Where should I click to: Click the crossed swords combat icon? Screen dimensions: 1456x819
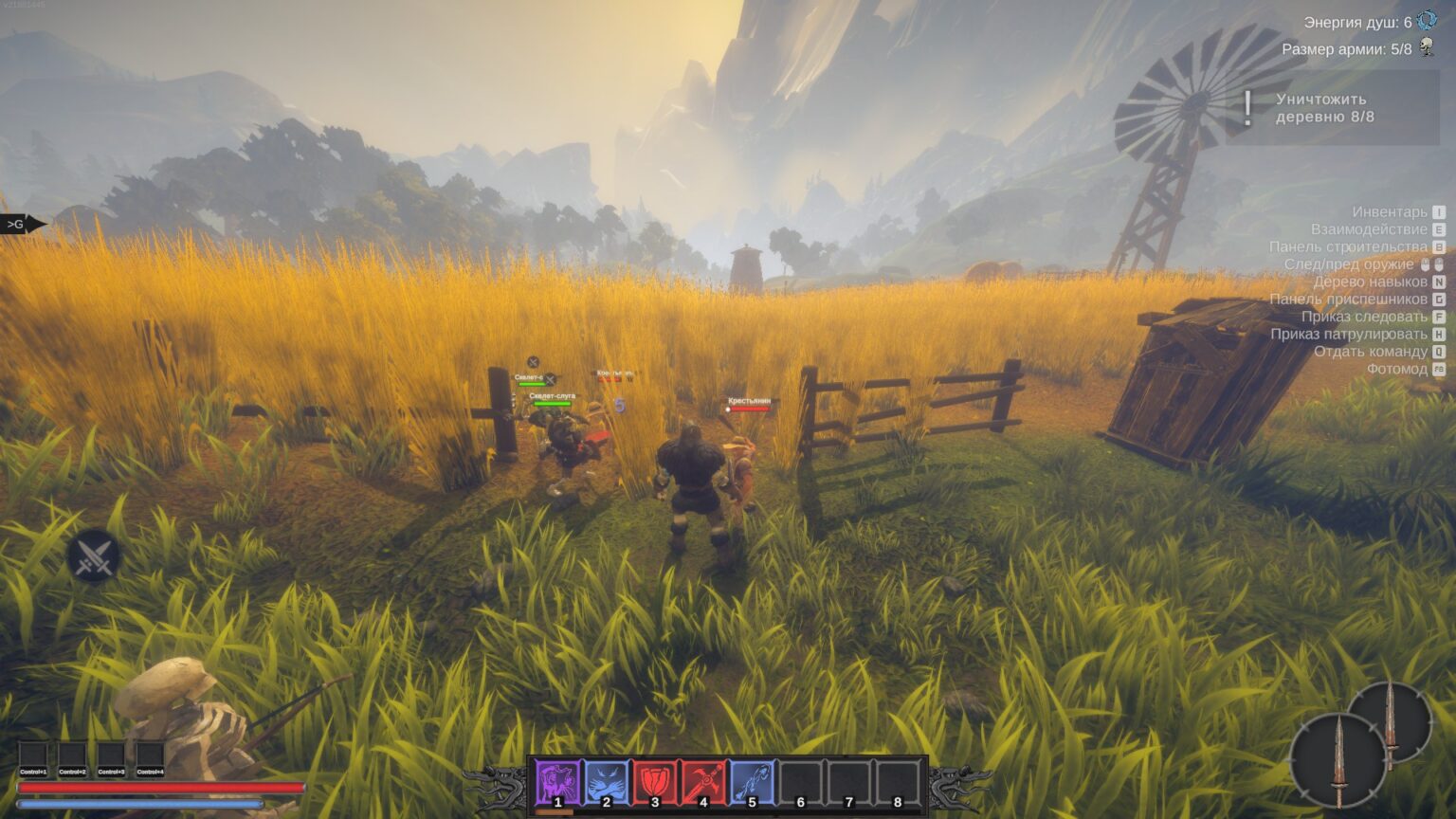click(x=94, y=556)
